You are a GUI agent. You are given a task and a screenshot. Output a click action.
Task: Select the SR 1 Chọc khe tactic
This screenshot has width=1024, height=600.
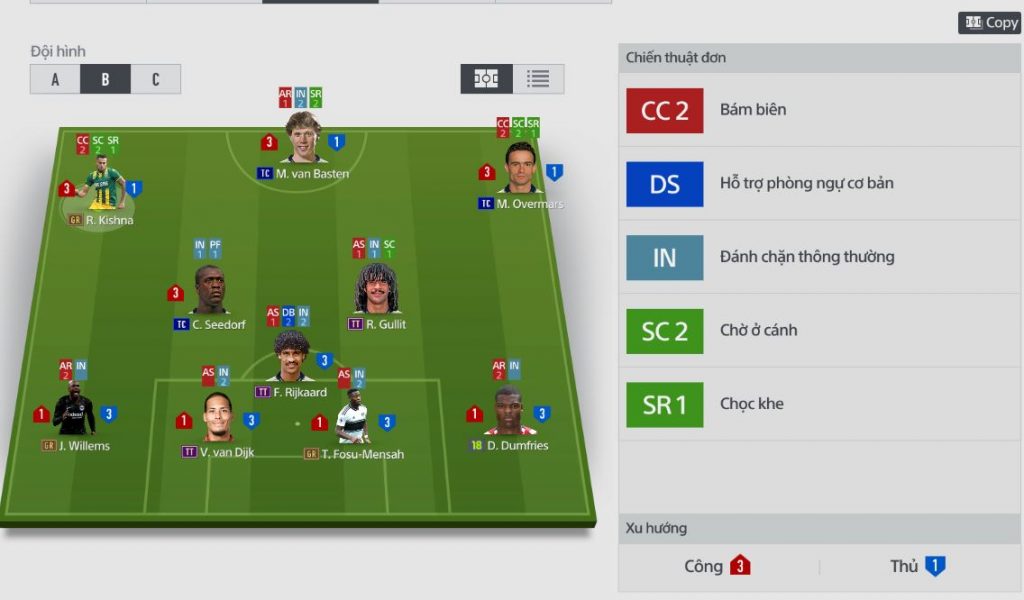819,404
